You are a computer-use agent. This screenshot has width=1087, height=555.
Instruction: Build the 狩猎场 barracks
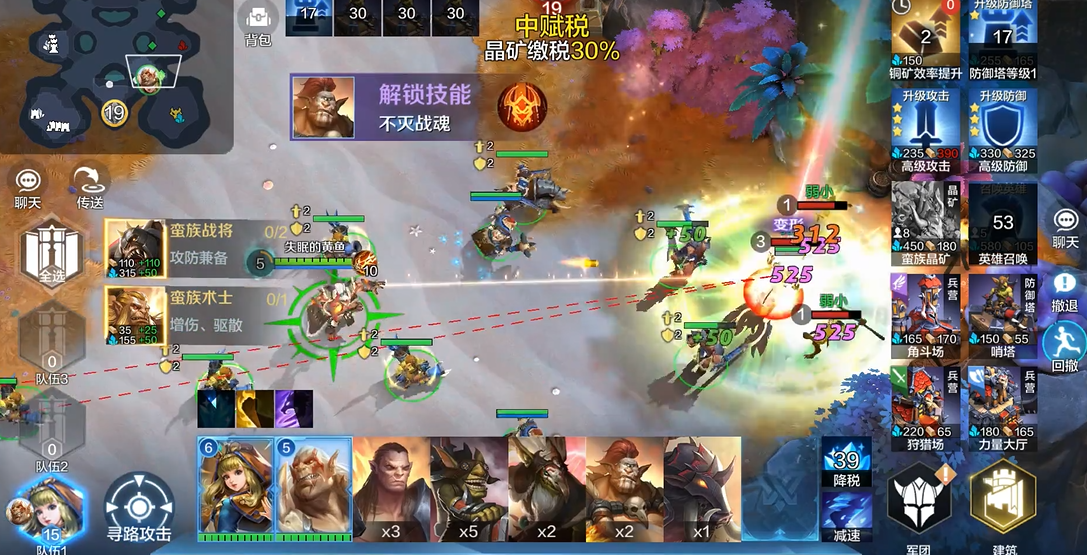(x=925, y=402)
